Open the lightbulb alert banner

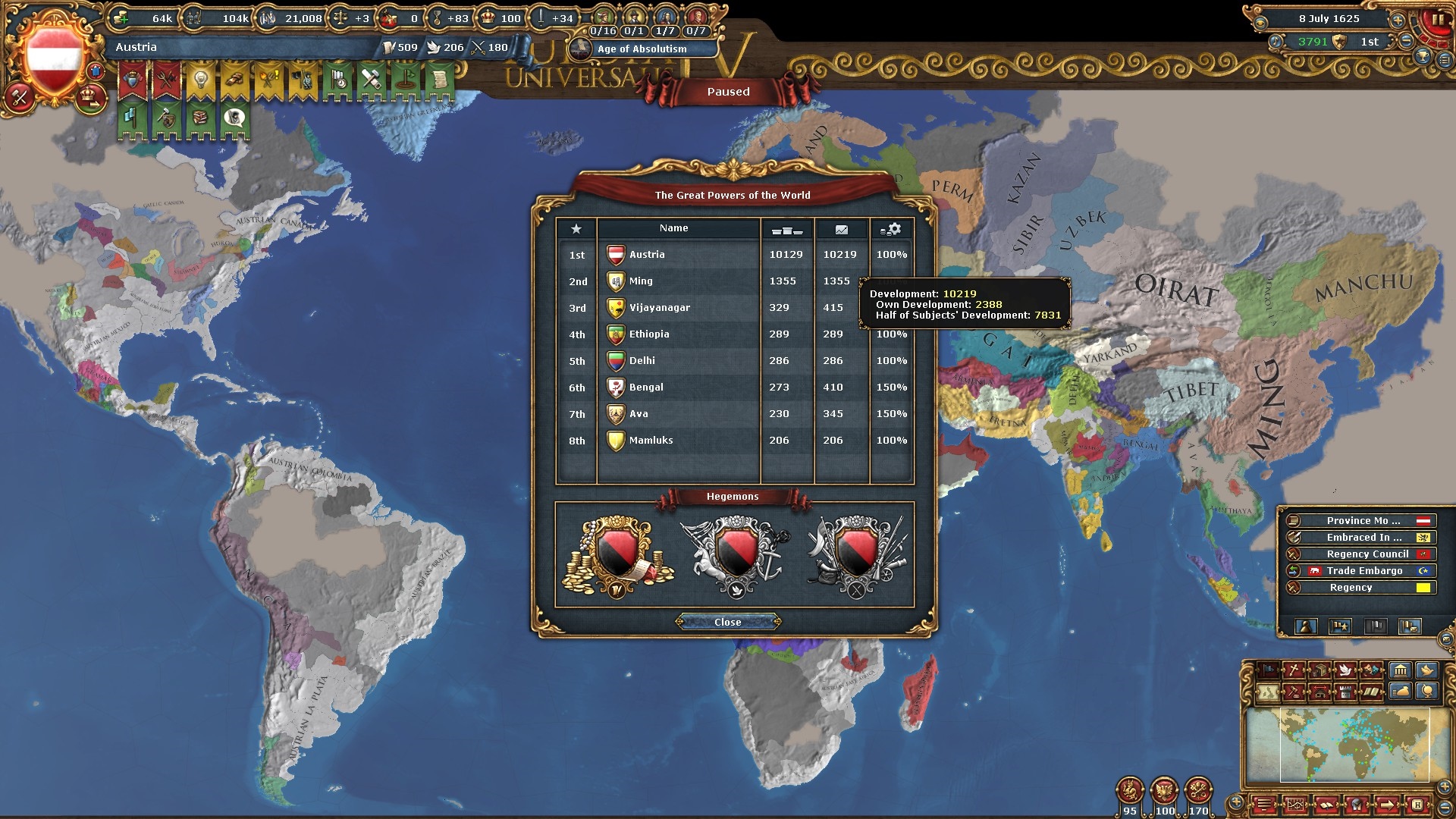point(201,80)
